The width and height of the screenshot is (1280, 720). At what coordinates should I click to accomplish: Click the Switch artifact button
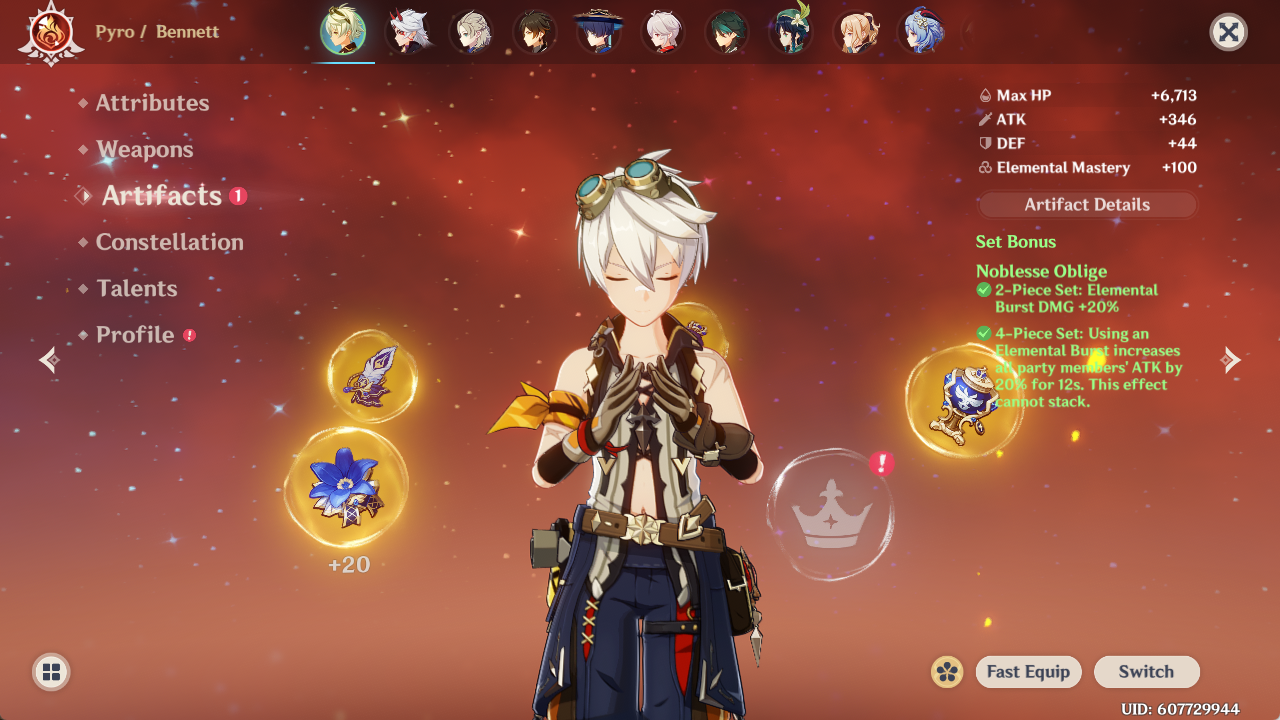click(1146, 672)
